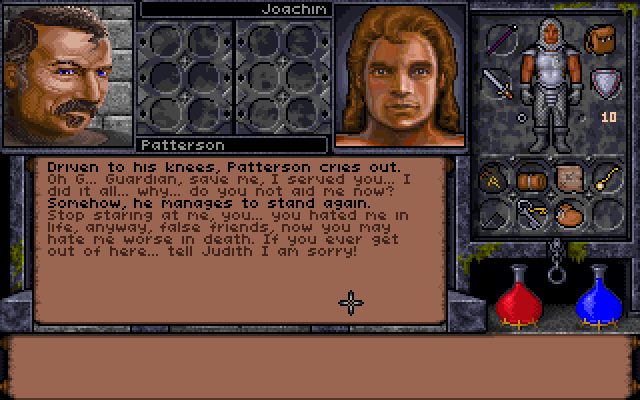Select the equipped sword
Image resolution: width=640 pixels, height=400 pixels.
click(498, 82)
